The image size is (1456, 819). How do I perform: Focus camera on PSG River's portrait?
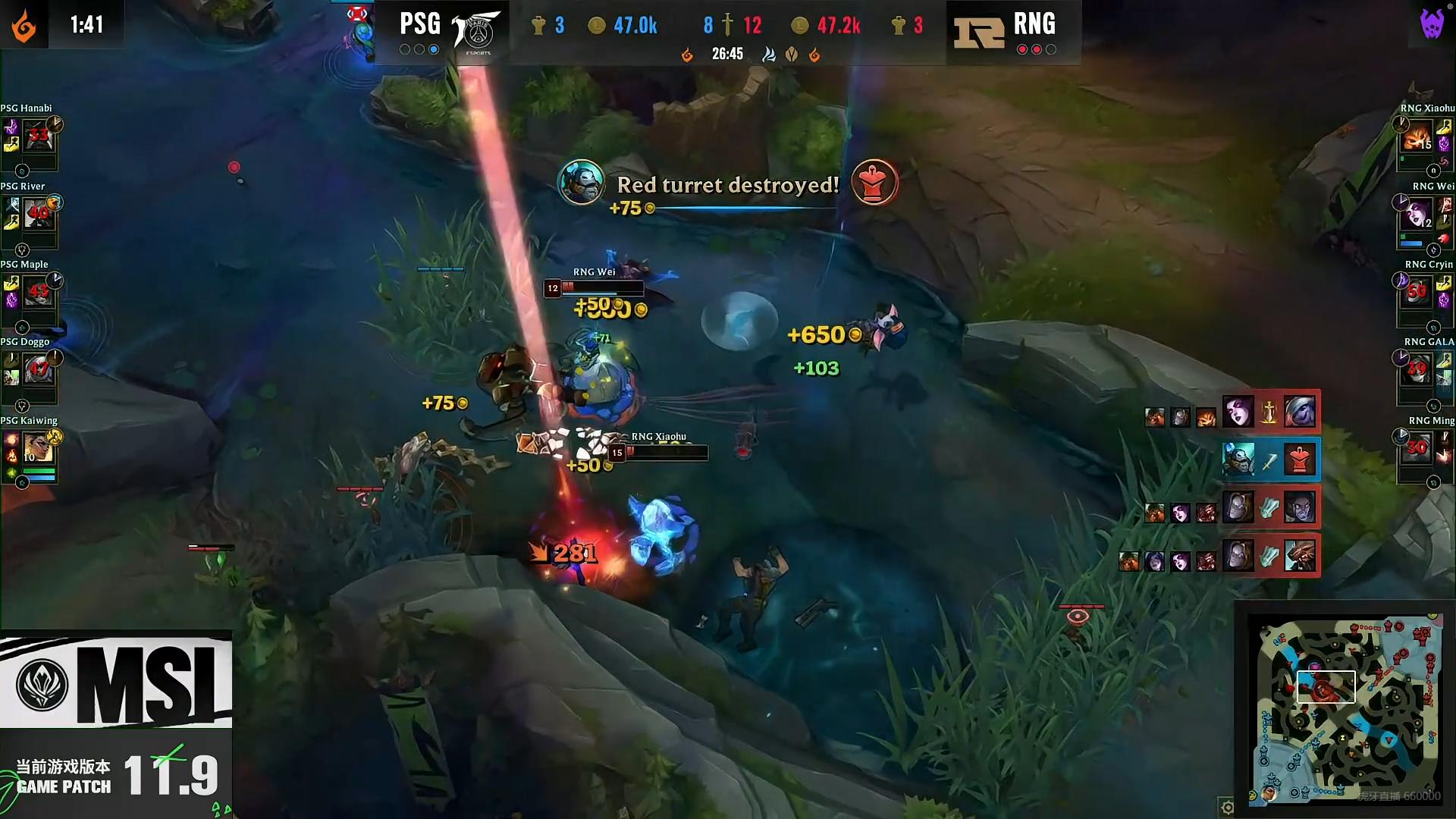pos(38,215)
